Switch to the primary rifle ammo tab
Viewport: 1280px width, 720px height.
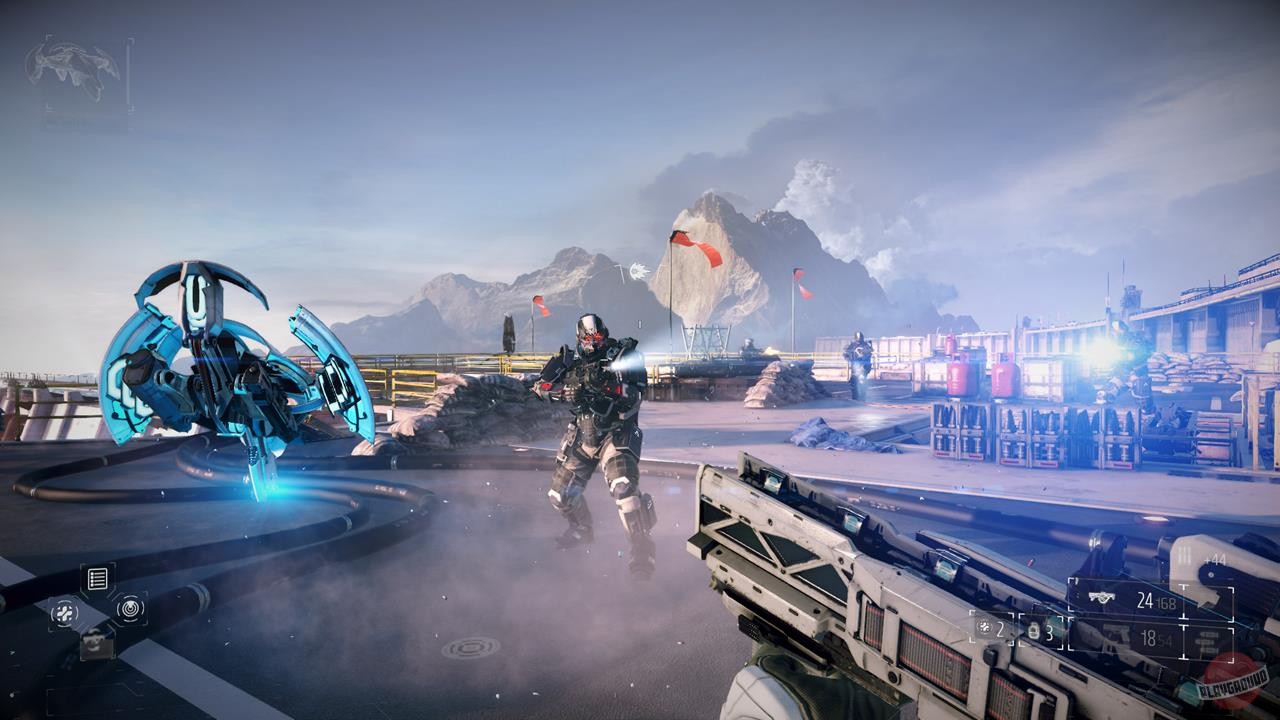1146,600
